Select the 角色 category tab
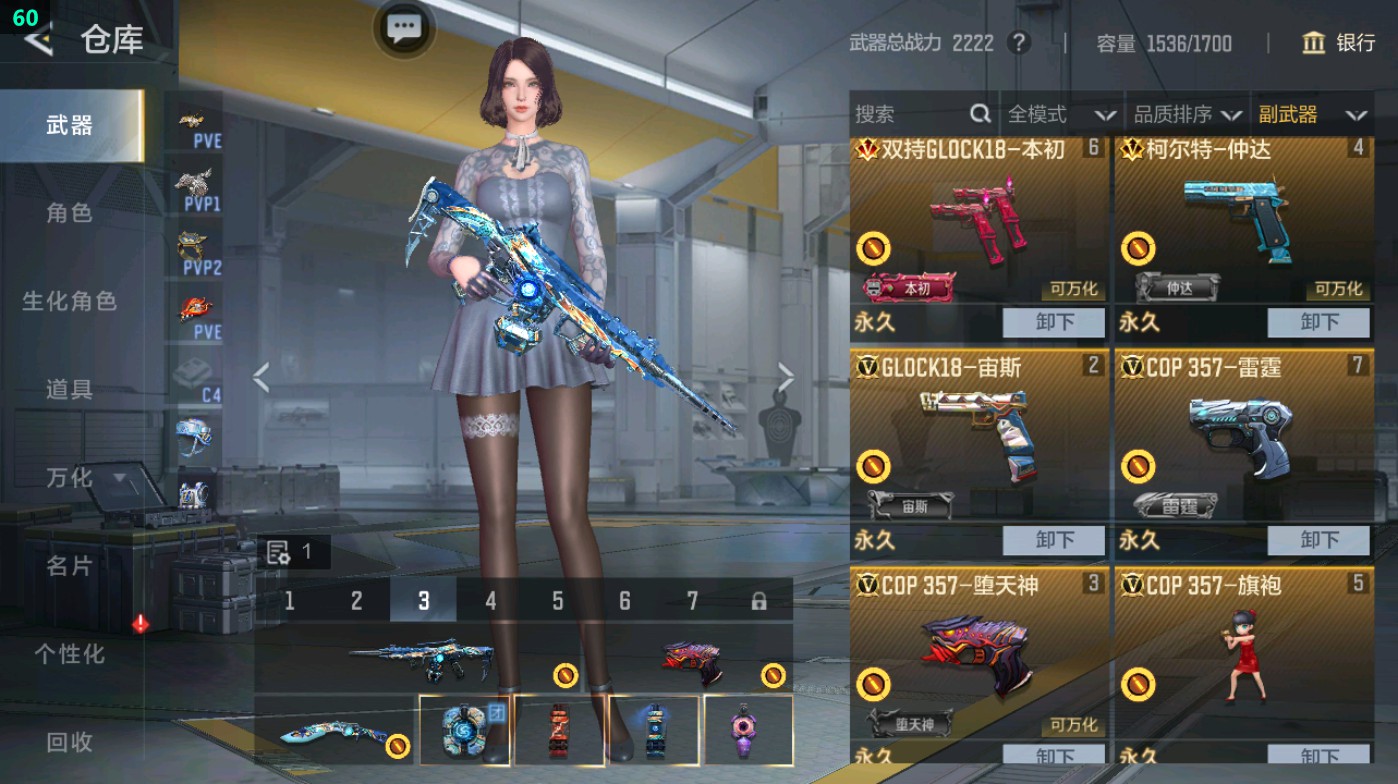The height and width of the screenshot is (784, 1398). [69, 213]
